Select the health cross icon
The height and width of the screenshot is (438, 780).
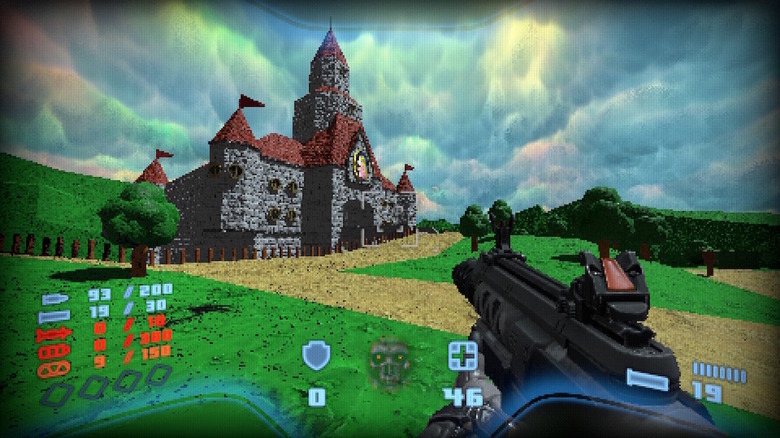coord(462,355)
